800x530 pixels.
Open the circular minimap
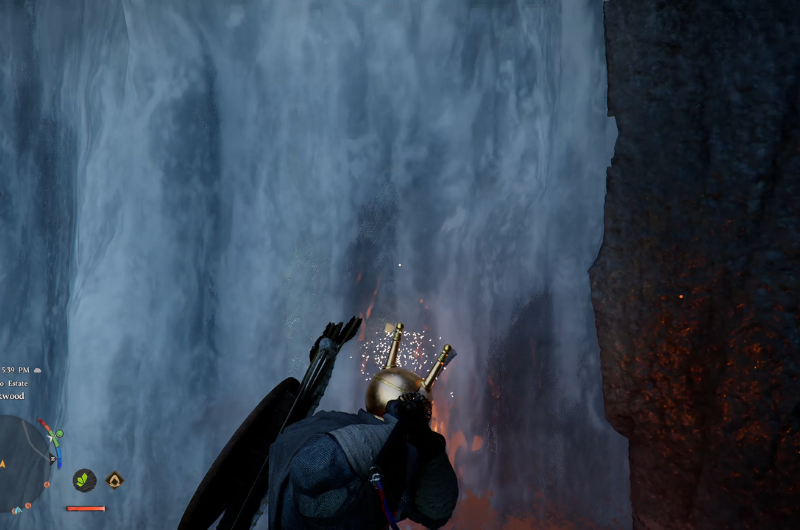click(x=22, y=460)
